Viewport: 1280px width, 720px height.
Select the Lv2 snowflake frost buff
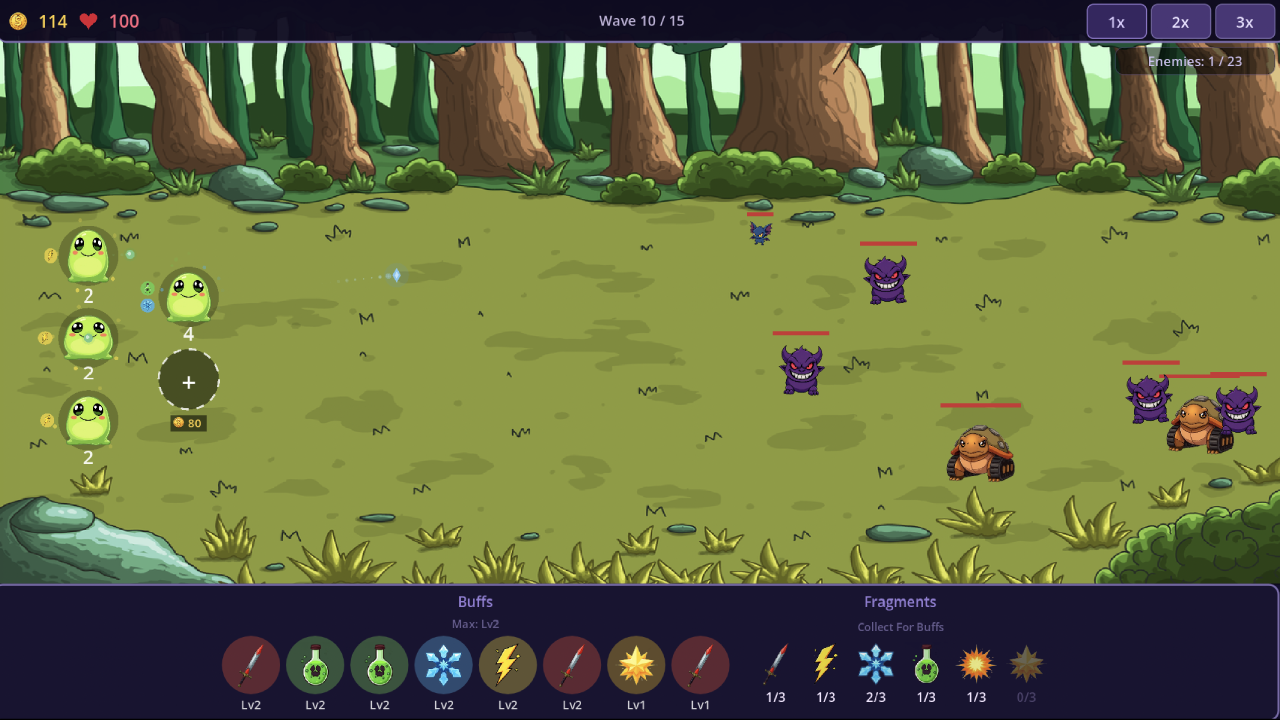(x=443, y=664)
